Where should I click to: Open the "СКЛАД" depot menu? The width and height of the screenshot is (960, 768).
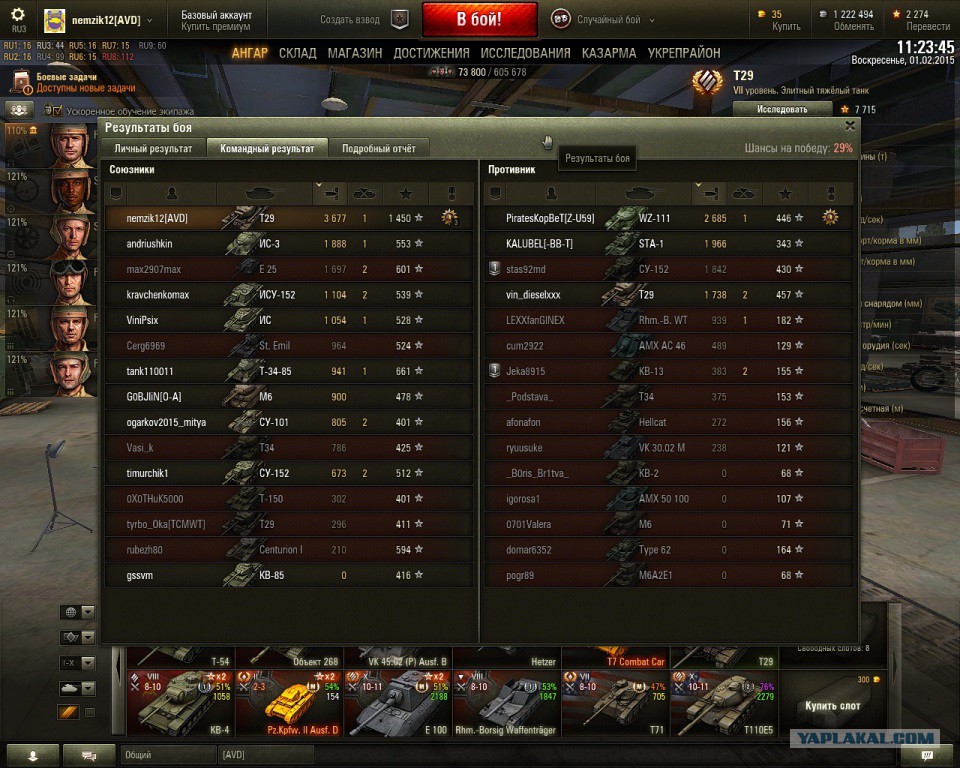(298, 53)
